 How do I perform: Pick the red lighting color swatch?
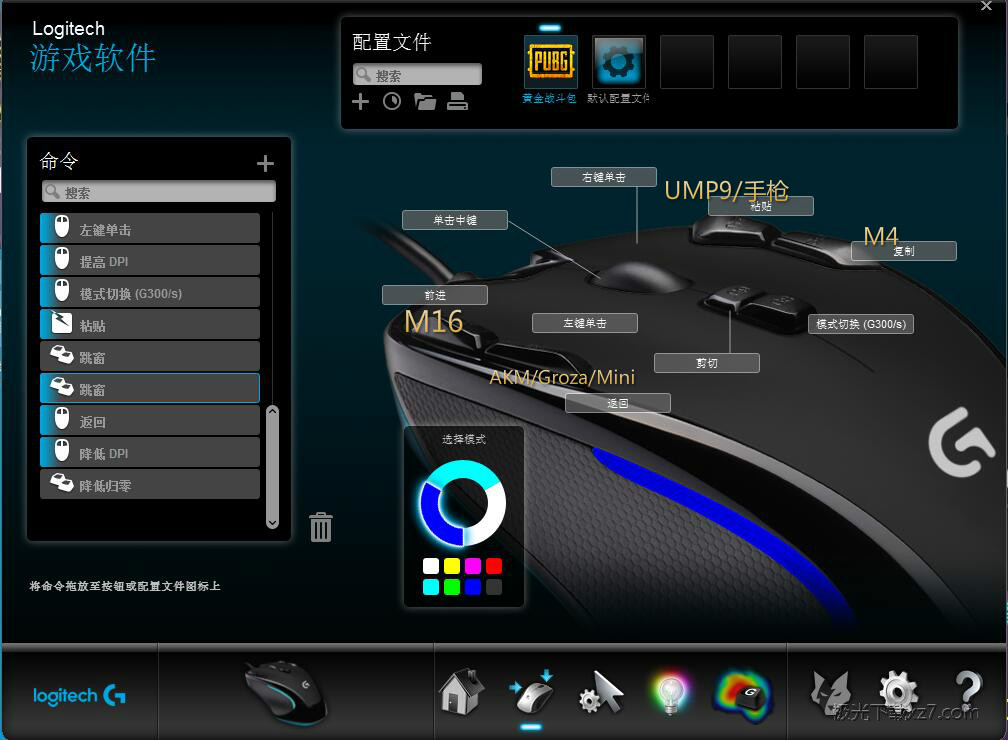click(494, 566)
